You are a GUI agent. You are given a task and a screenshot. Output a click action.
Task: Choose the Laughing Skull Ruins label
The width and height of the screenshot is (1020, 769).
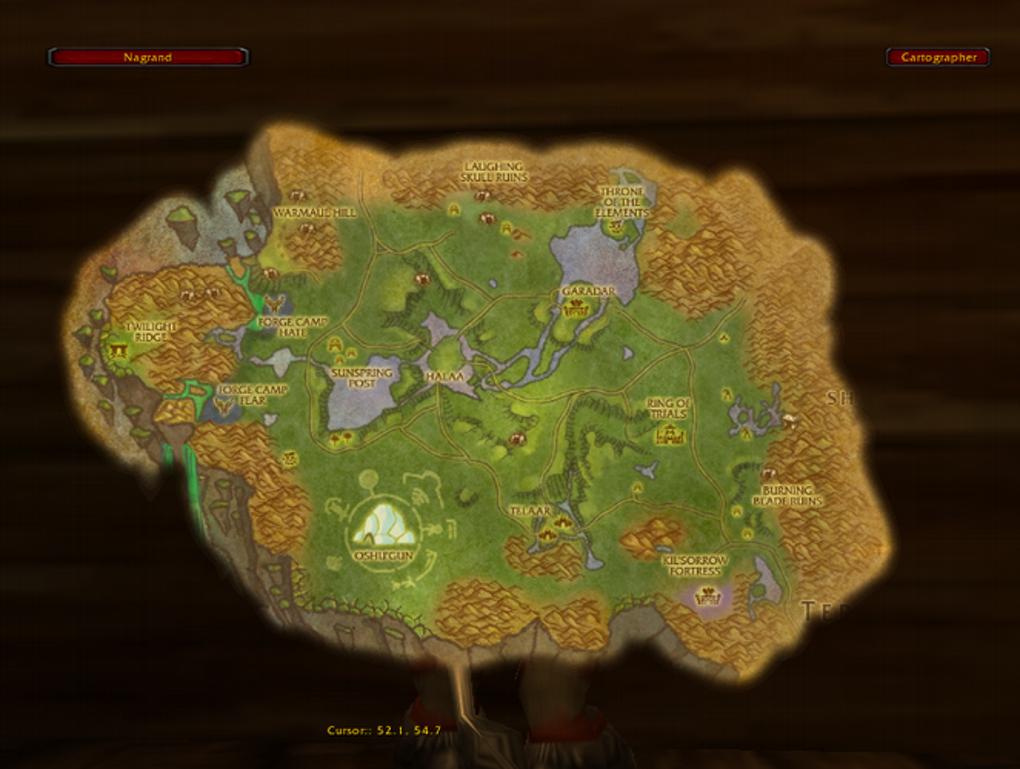click(x=494, y=172)
